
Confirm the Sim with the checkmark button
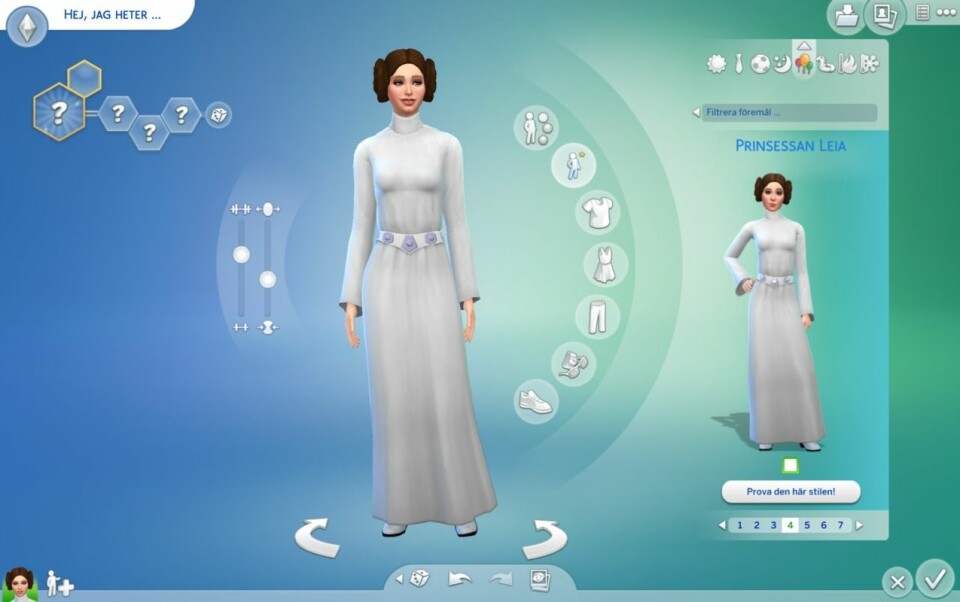[935, 577]
